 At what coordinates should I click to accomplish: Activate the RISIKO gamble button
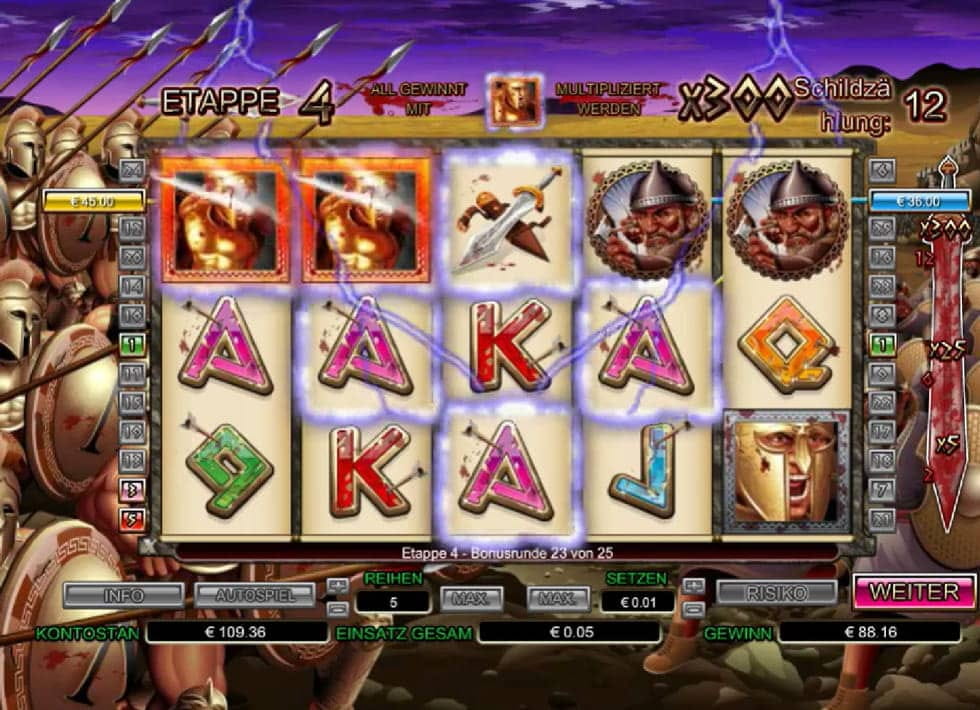[776, 592]
